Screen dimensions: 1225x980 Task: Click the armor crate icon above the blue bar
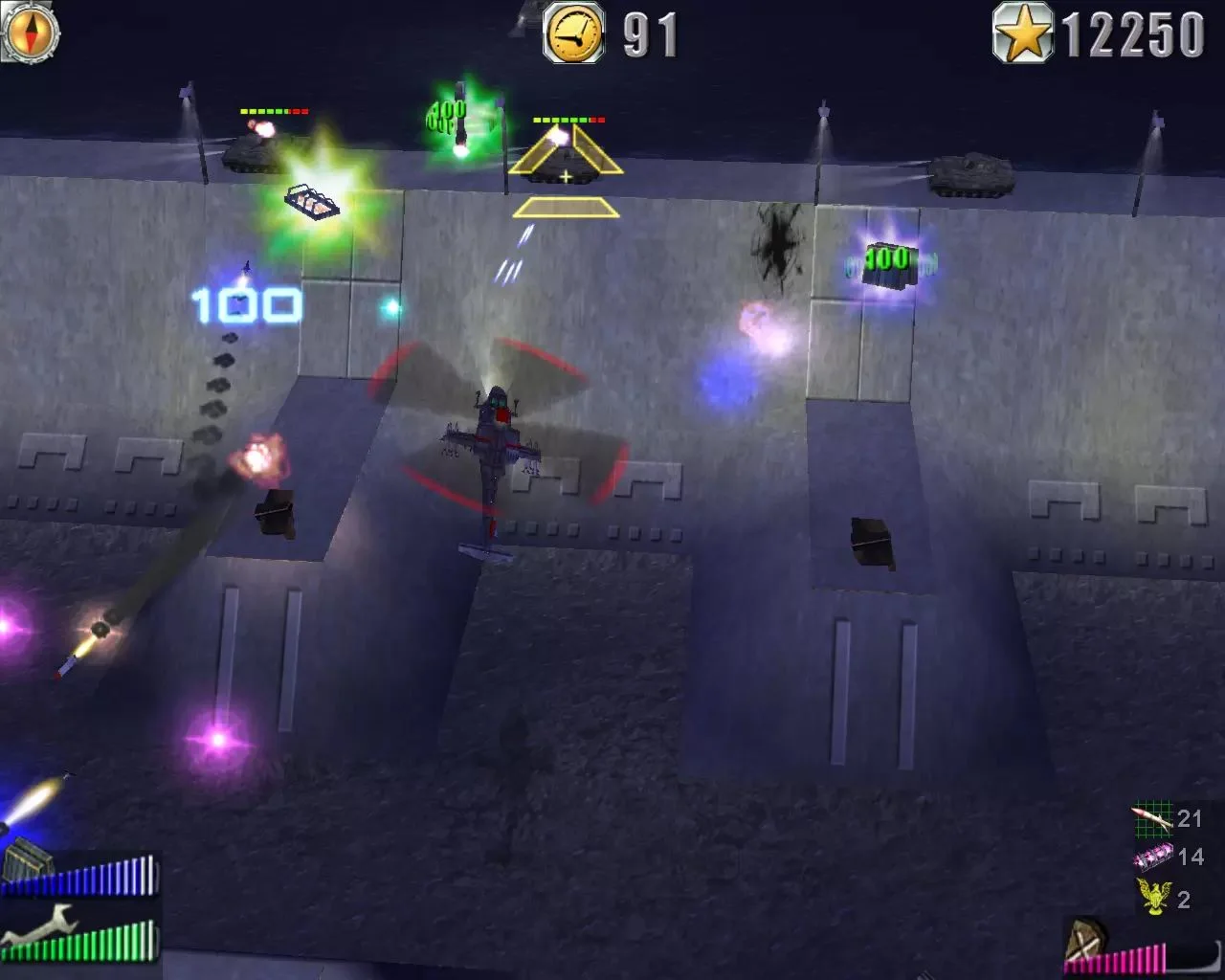[29, 857]
